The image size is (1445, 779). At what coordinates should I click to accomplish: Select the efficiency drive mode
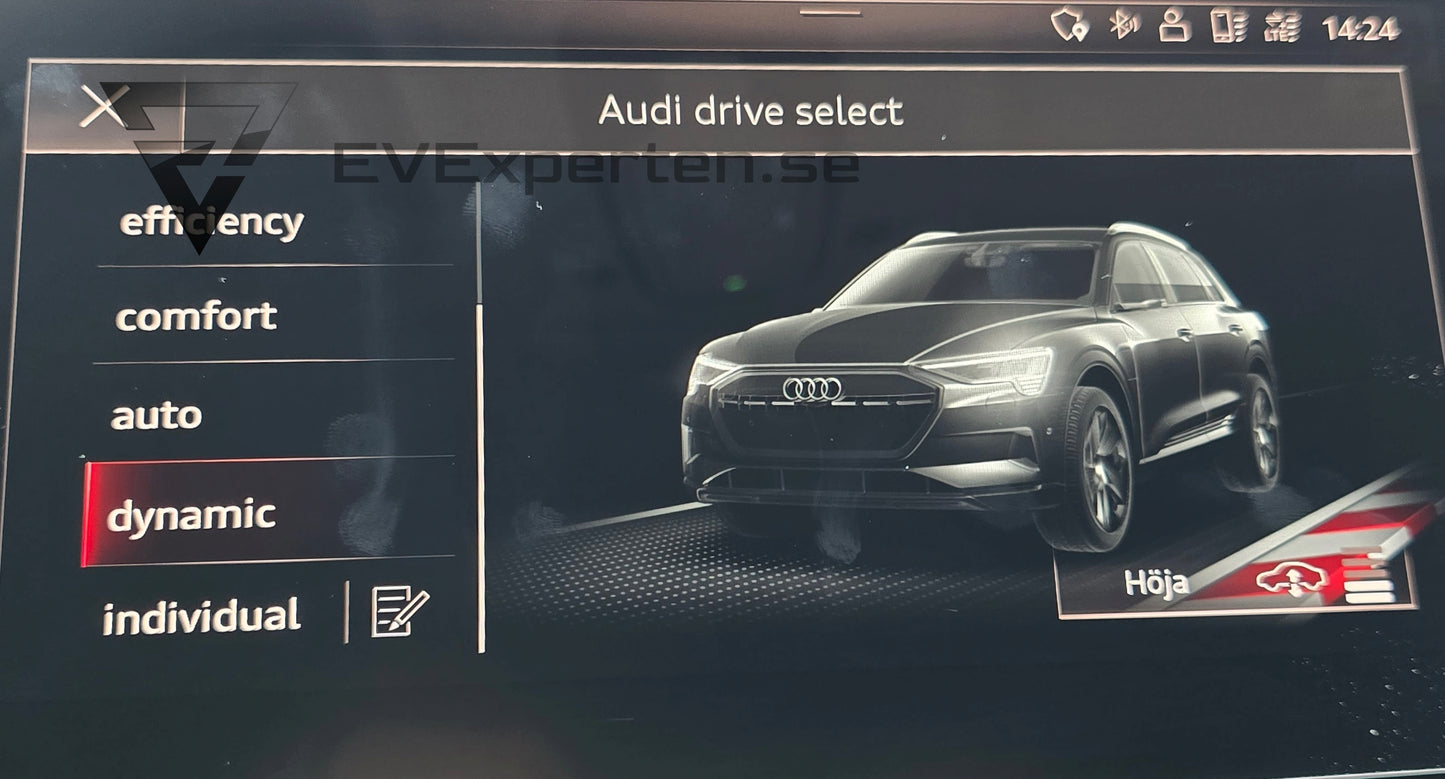click(x=212, y=222)
